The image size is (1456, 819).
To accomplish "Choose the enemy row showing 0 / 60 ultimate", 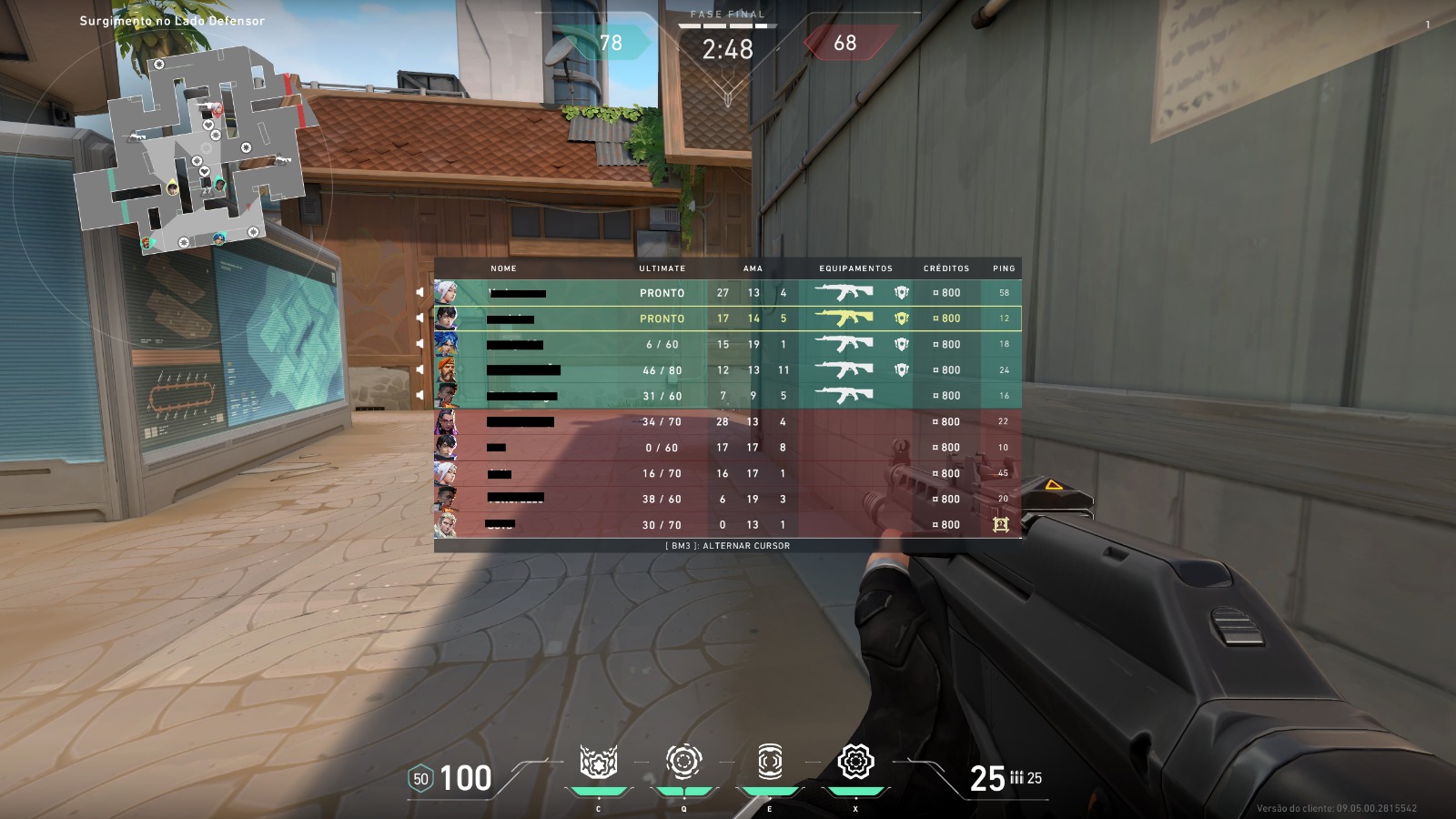I will [x=728, y=448].
